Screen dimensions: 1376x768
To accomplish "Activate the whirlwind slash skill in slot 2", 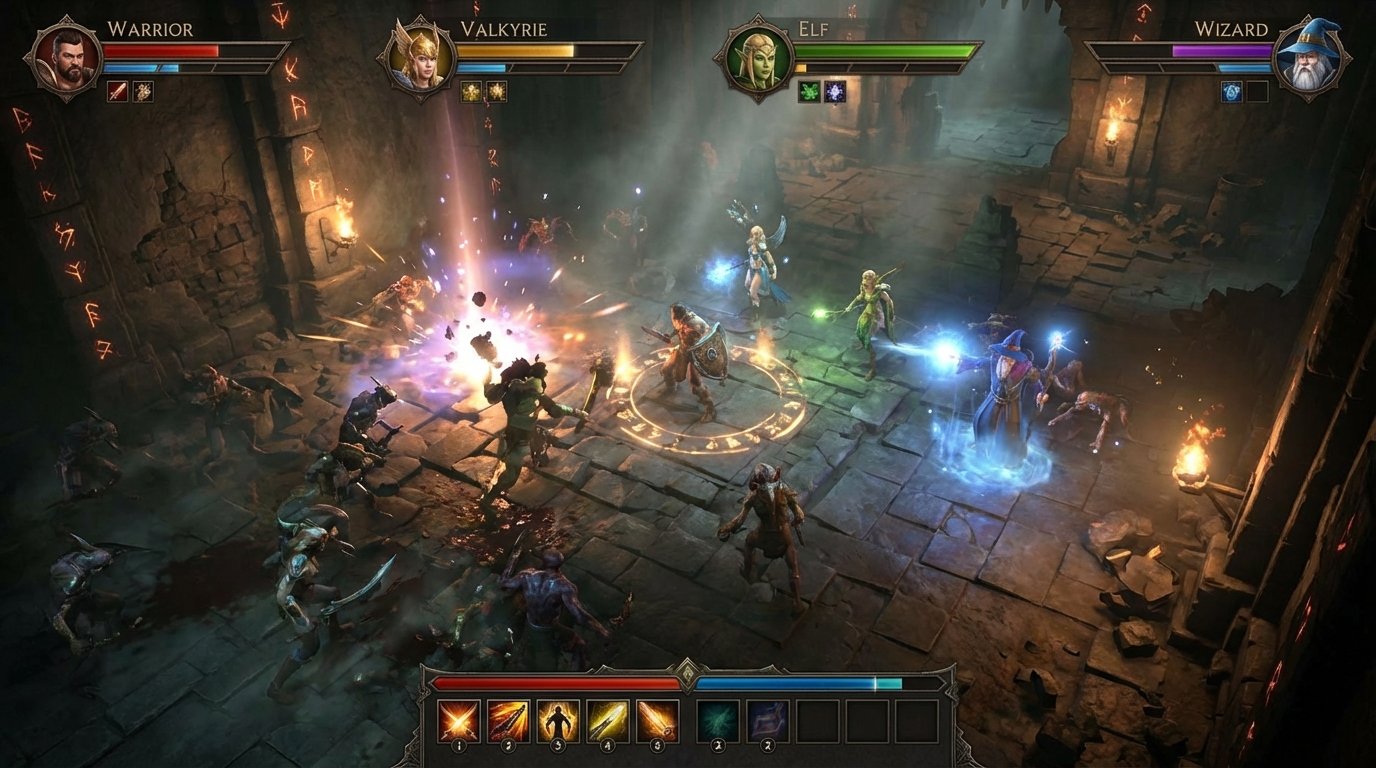I will 507,720.
